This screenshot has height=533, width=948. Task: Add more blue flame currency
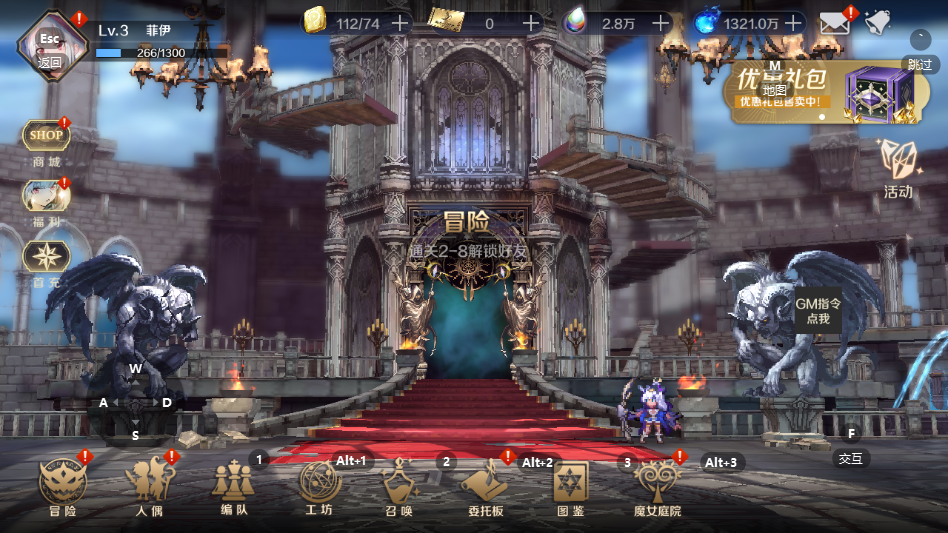793,23
